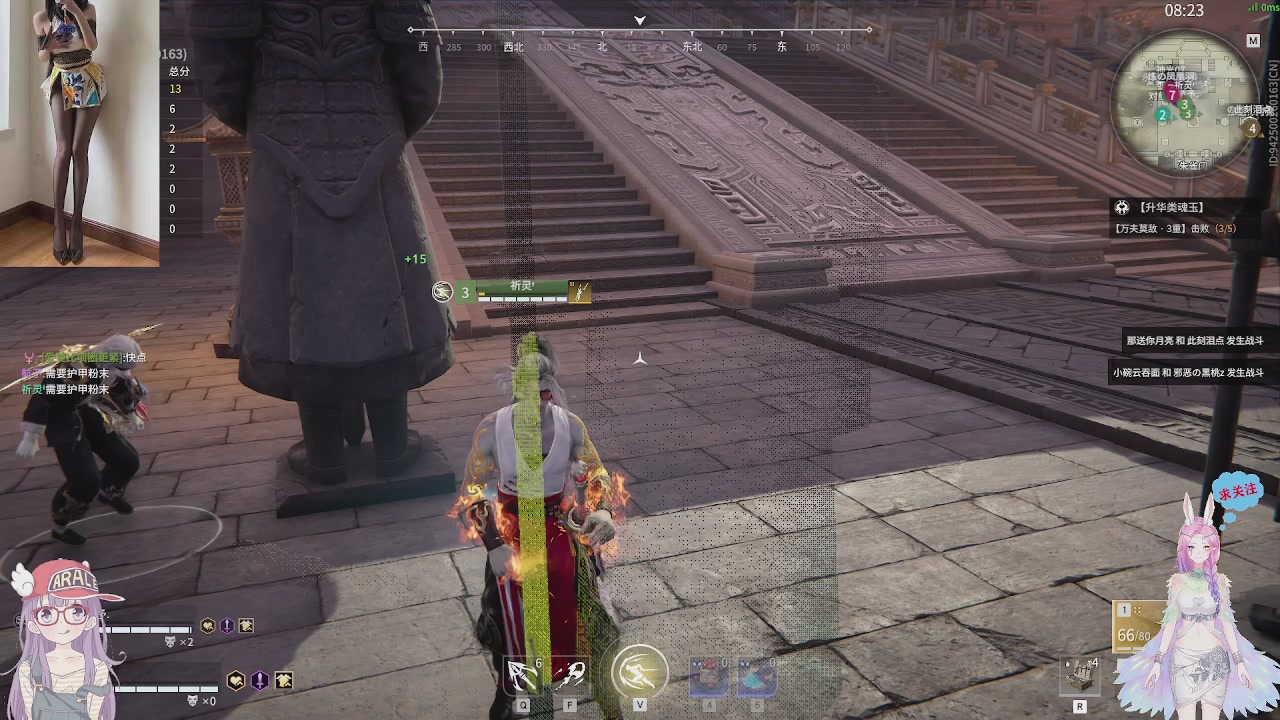1280x720 pixels.
Task: Click the streamer webcam thumbnail
Action: 79,133
